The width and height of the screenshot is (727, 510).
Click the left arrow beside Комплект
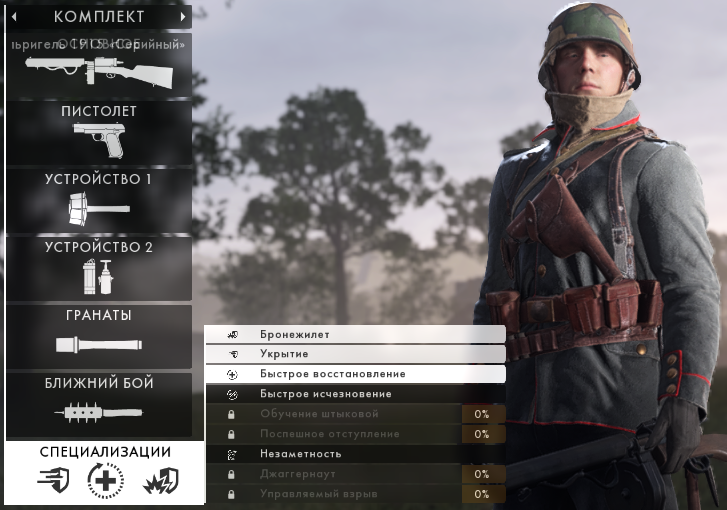[14, 17]
